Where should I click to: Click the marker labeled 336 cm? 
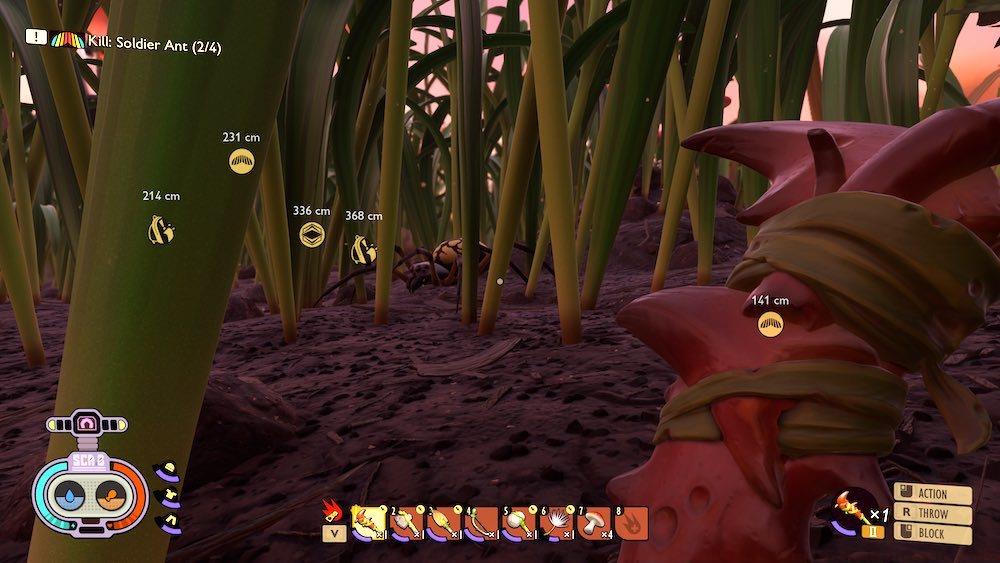311,234
